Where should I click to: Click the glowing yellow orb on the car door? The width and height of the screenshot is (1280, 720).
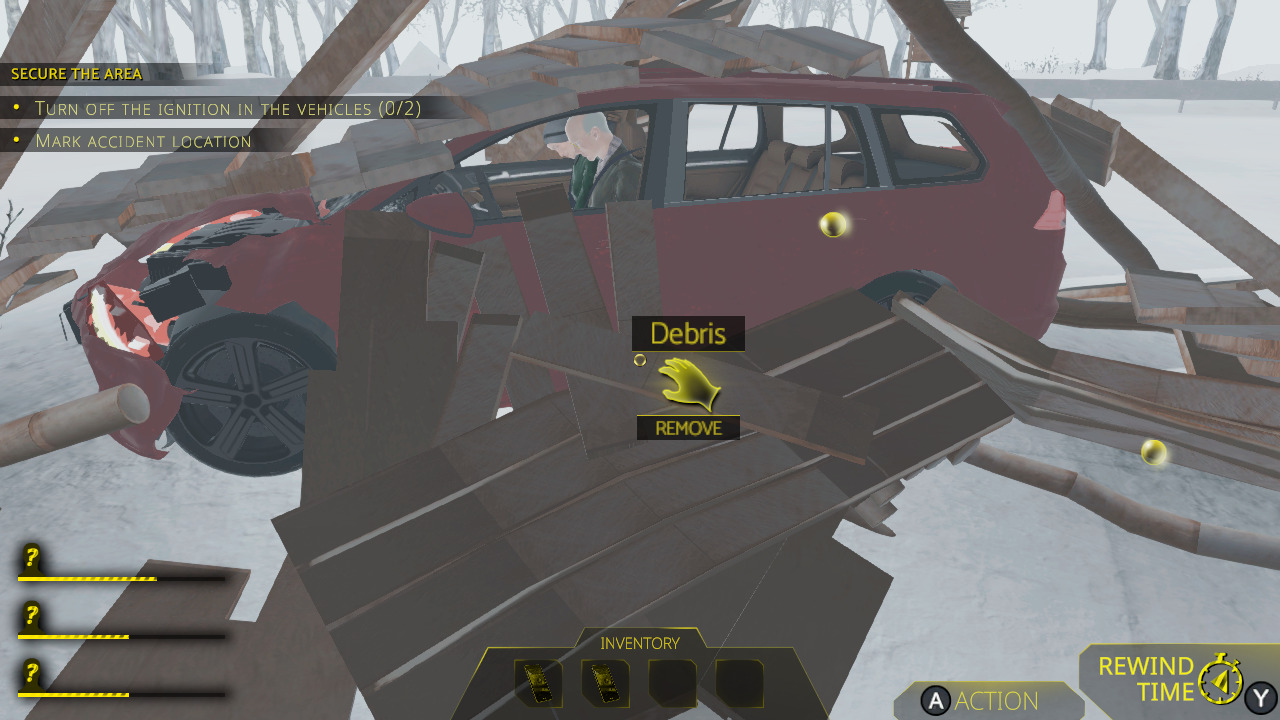(833, 227)
